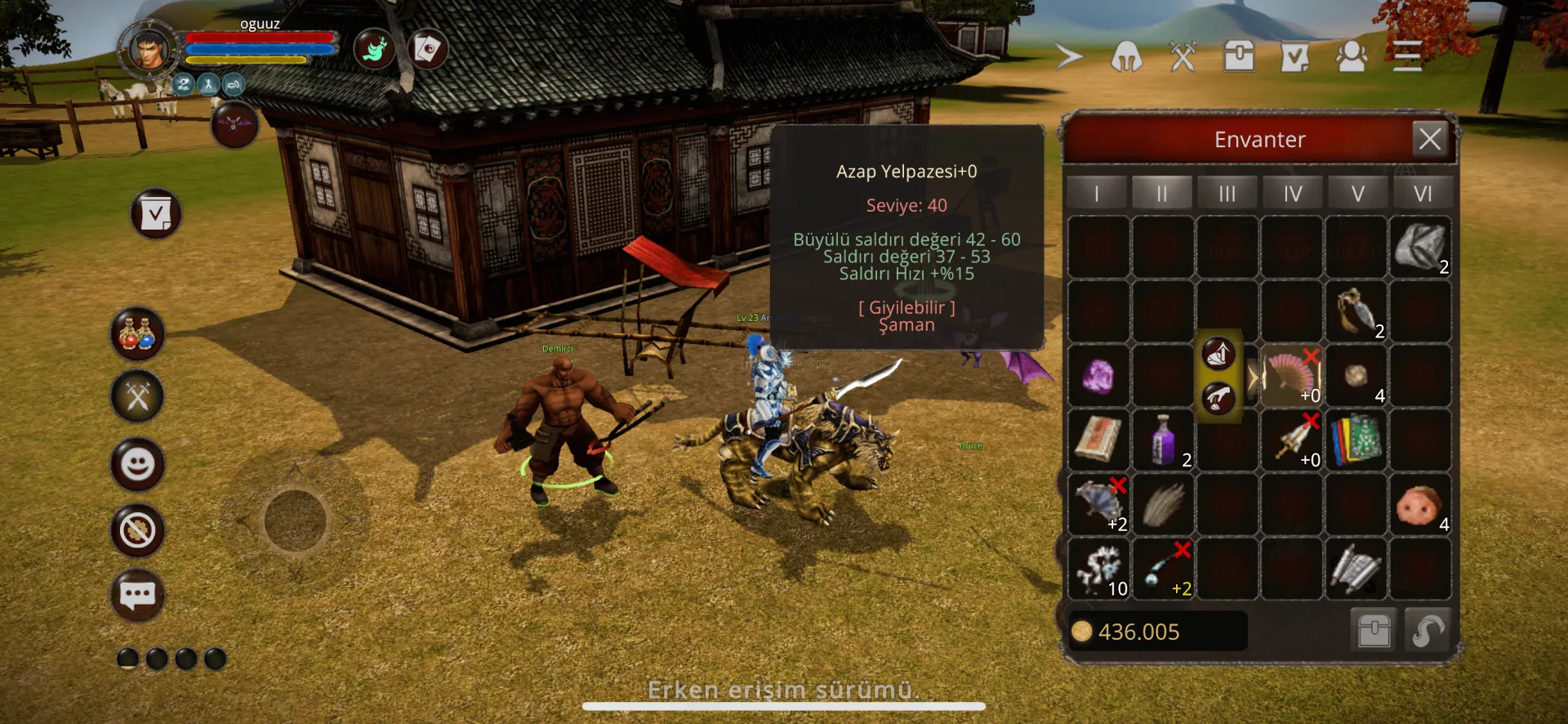Close the Envanter window
The height and width of the screenshot is (724, 1568).
(1429, 138)
